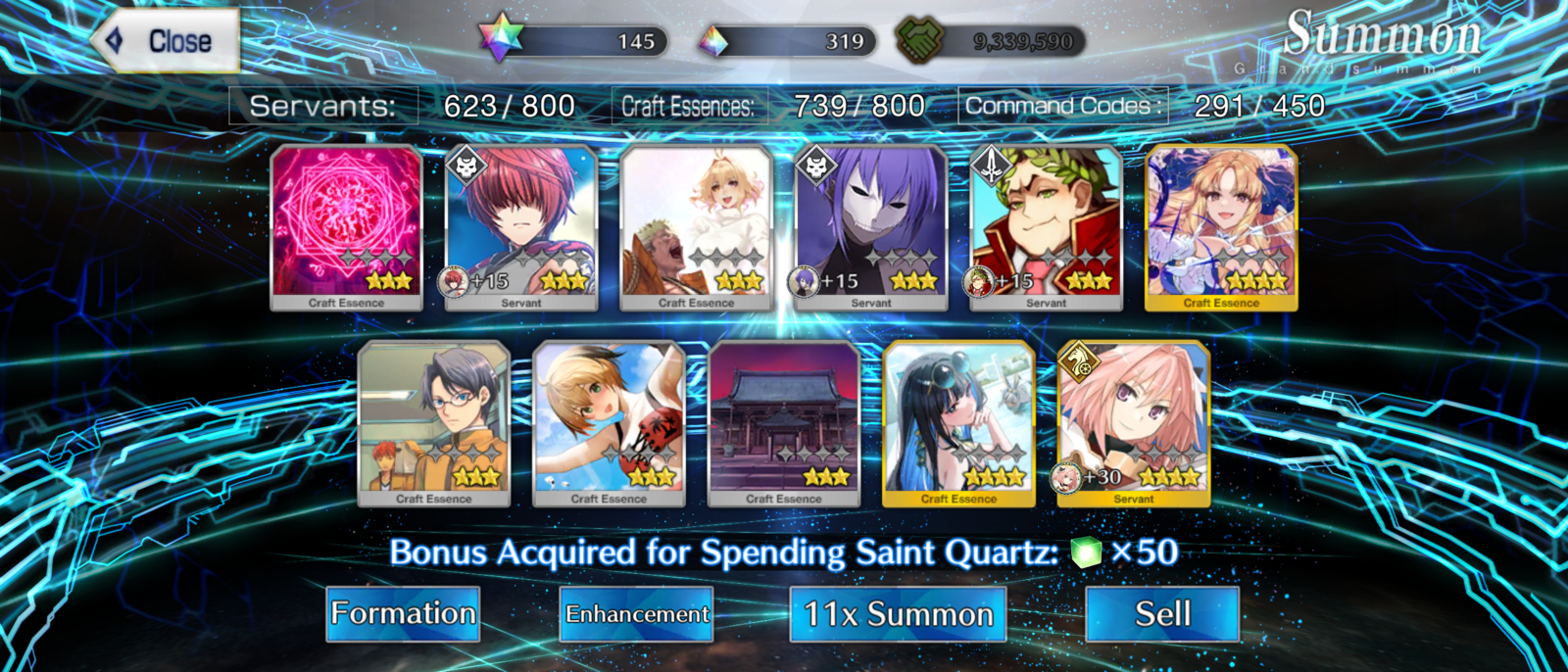Screen dimensions: 1568x672
Task: Select the pink magic circle Craft Essence card
Action: click(347, 227)
